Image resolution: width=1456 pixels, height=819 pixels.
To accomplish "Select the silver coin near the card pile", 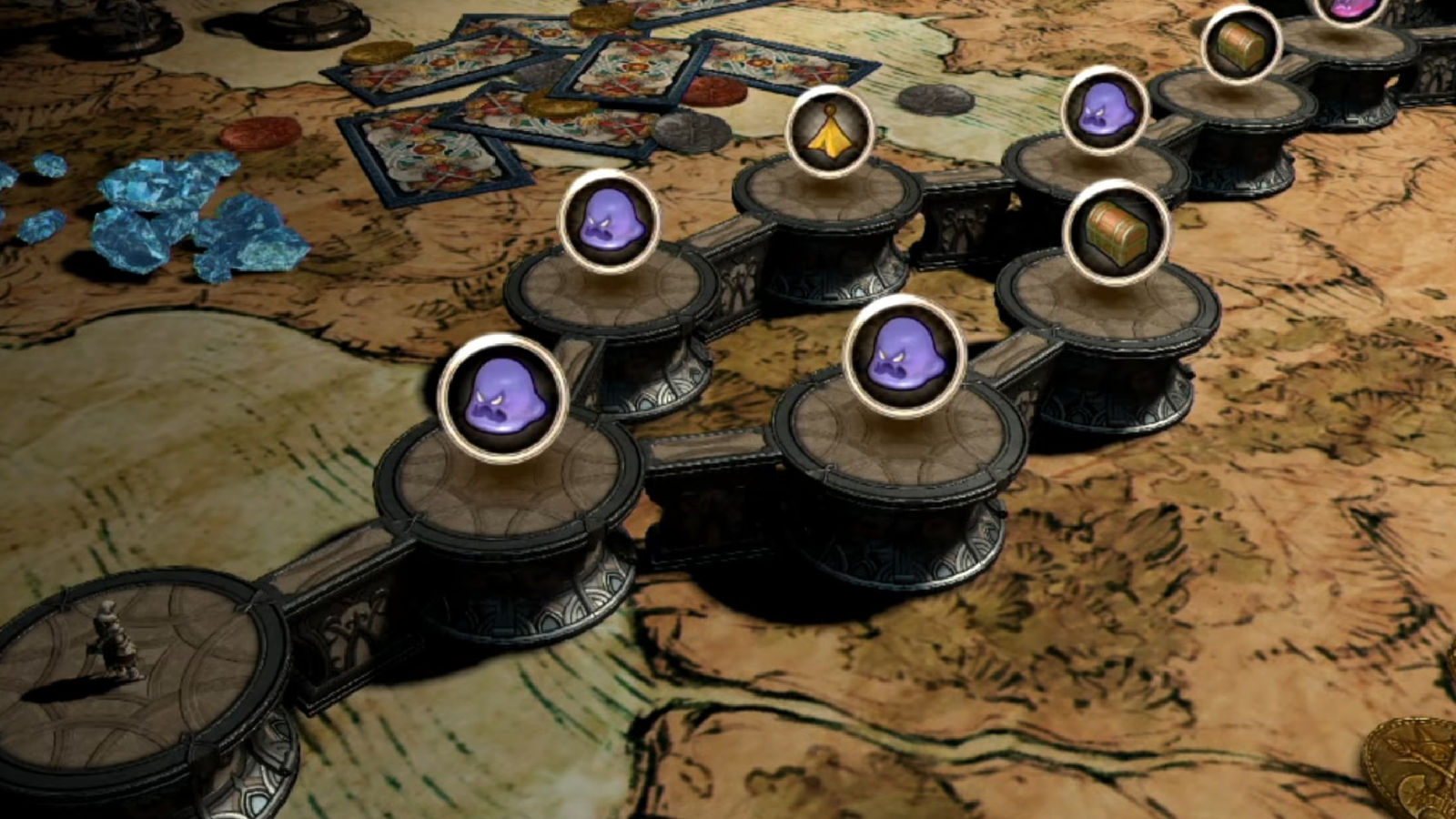I will [693, 133].
